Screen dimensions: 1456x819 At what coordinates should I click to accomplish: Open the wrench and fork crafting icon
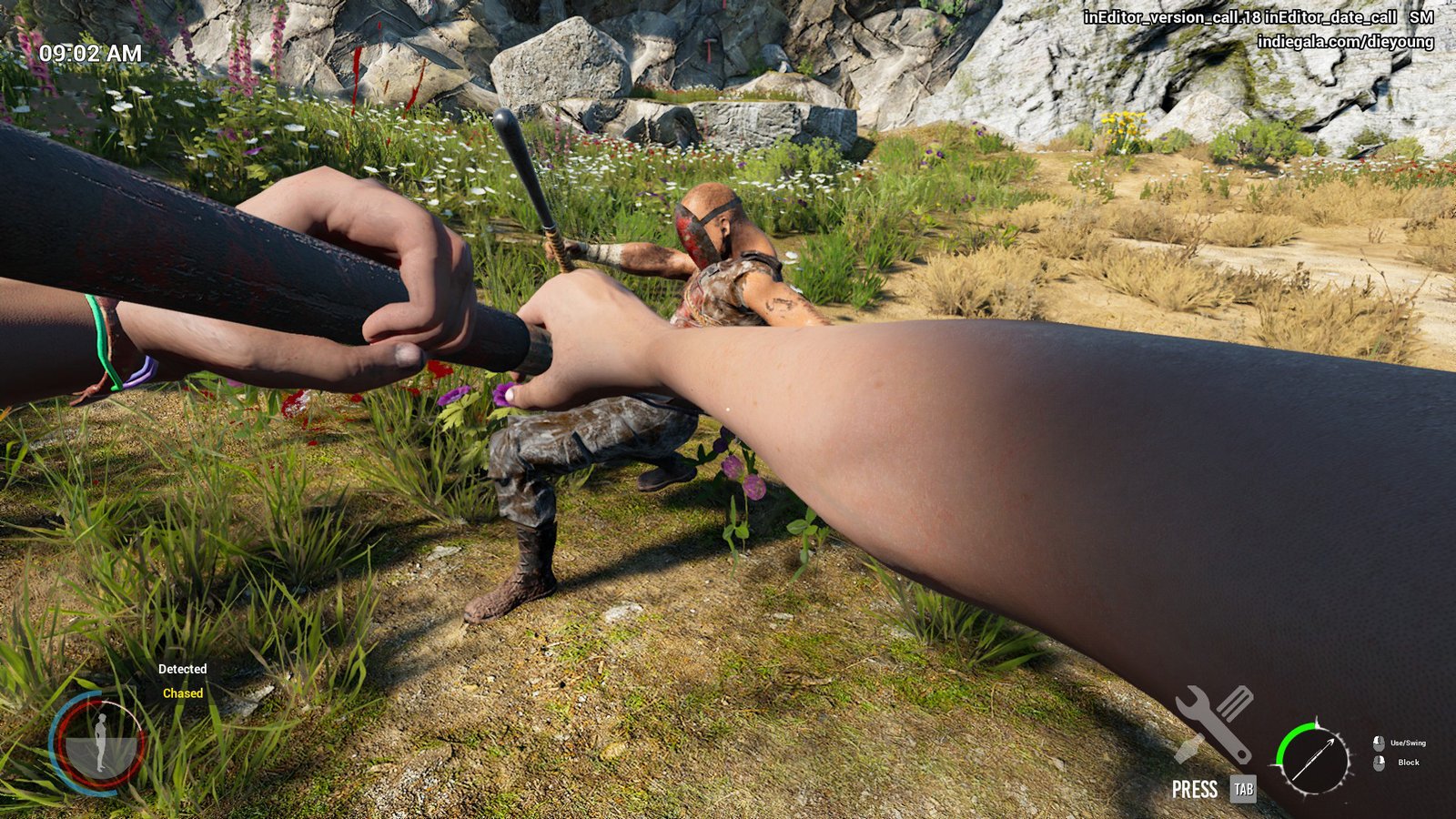click(x=1215, y=723)
